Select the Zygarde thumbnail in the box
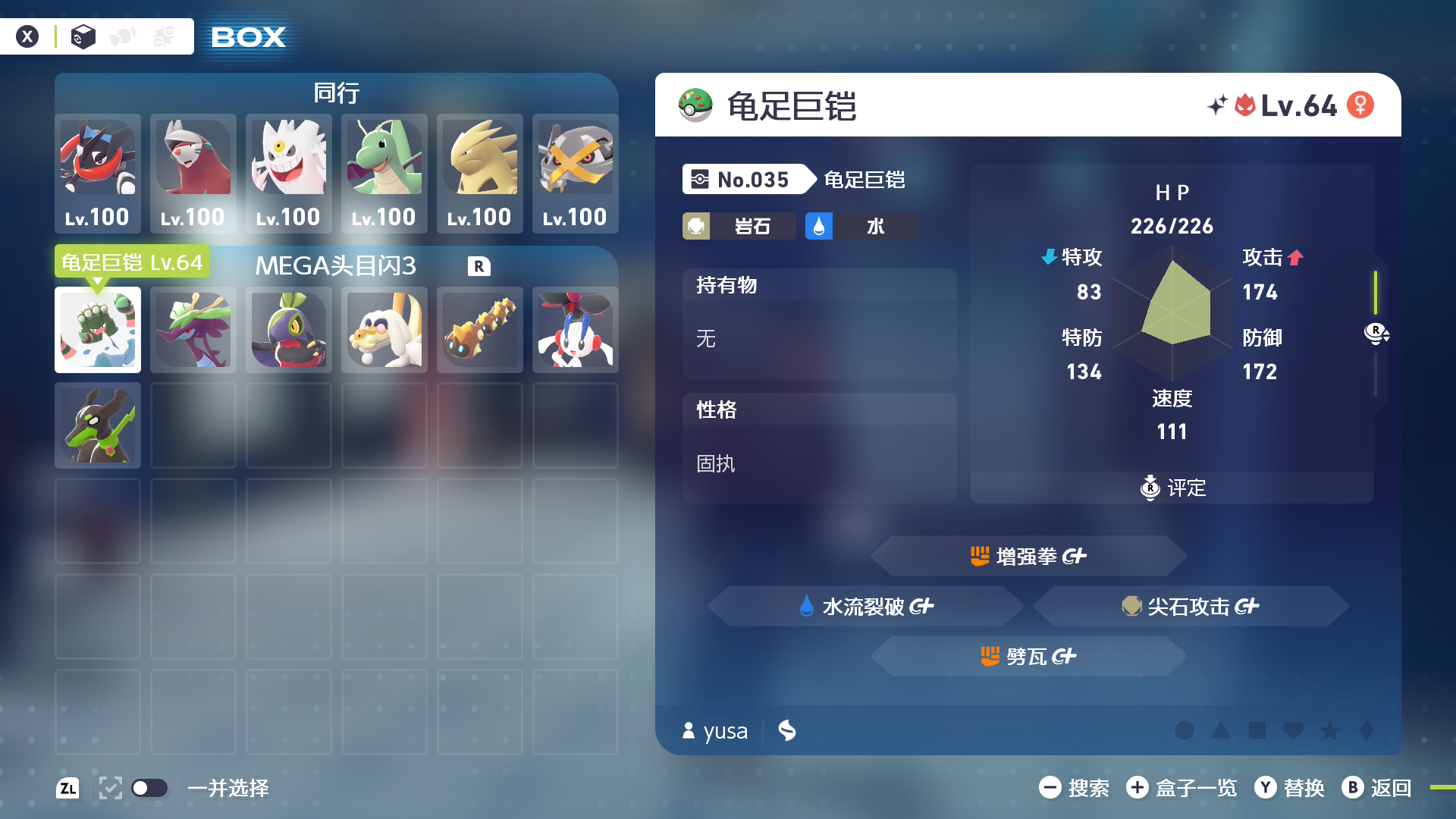The height and width of the screenshot is (819, 1456). [98, 425]
